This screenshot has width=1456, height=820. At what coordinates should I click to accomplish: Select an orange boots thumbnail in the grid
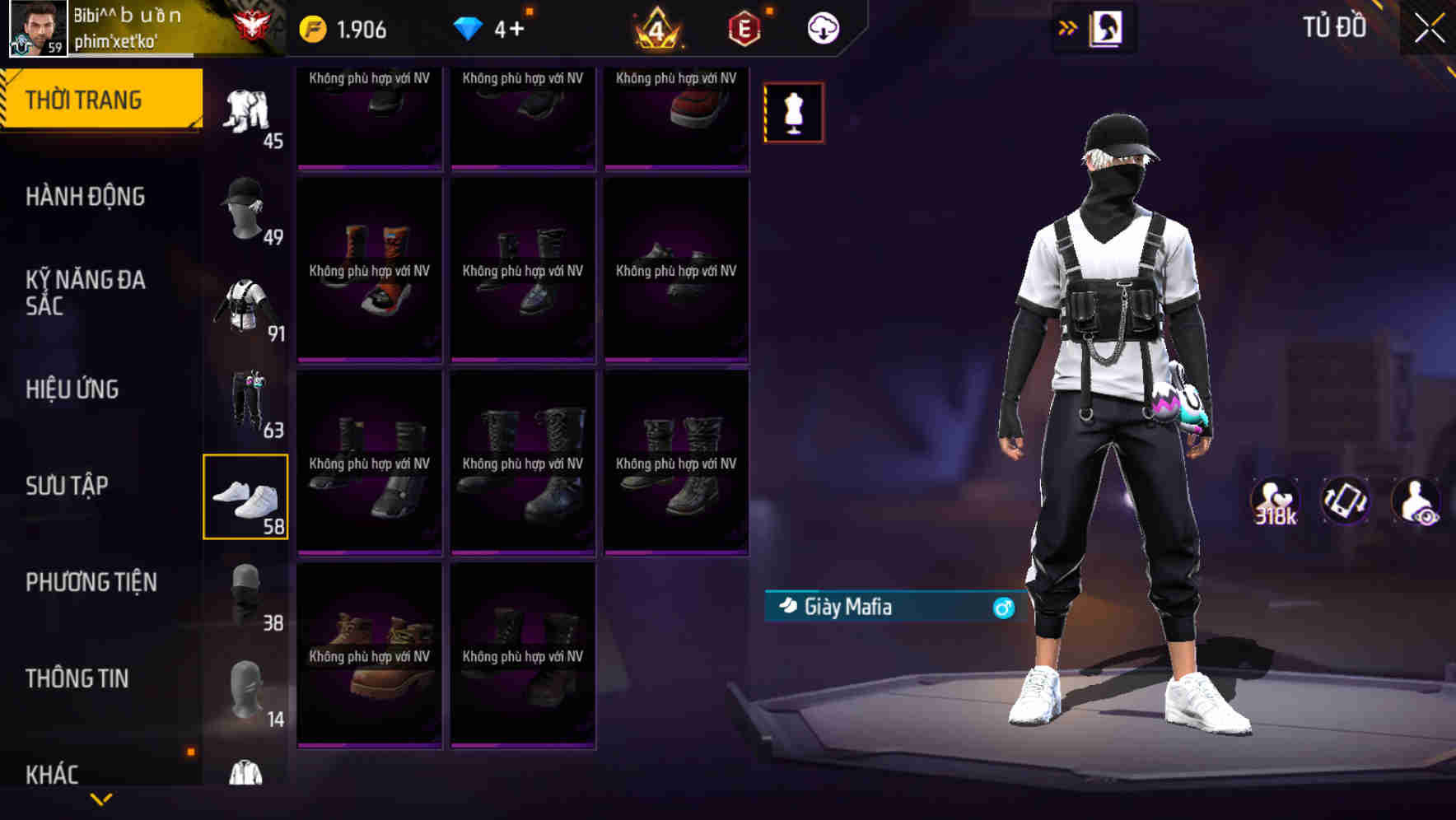368,272
